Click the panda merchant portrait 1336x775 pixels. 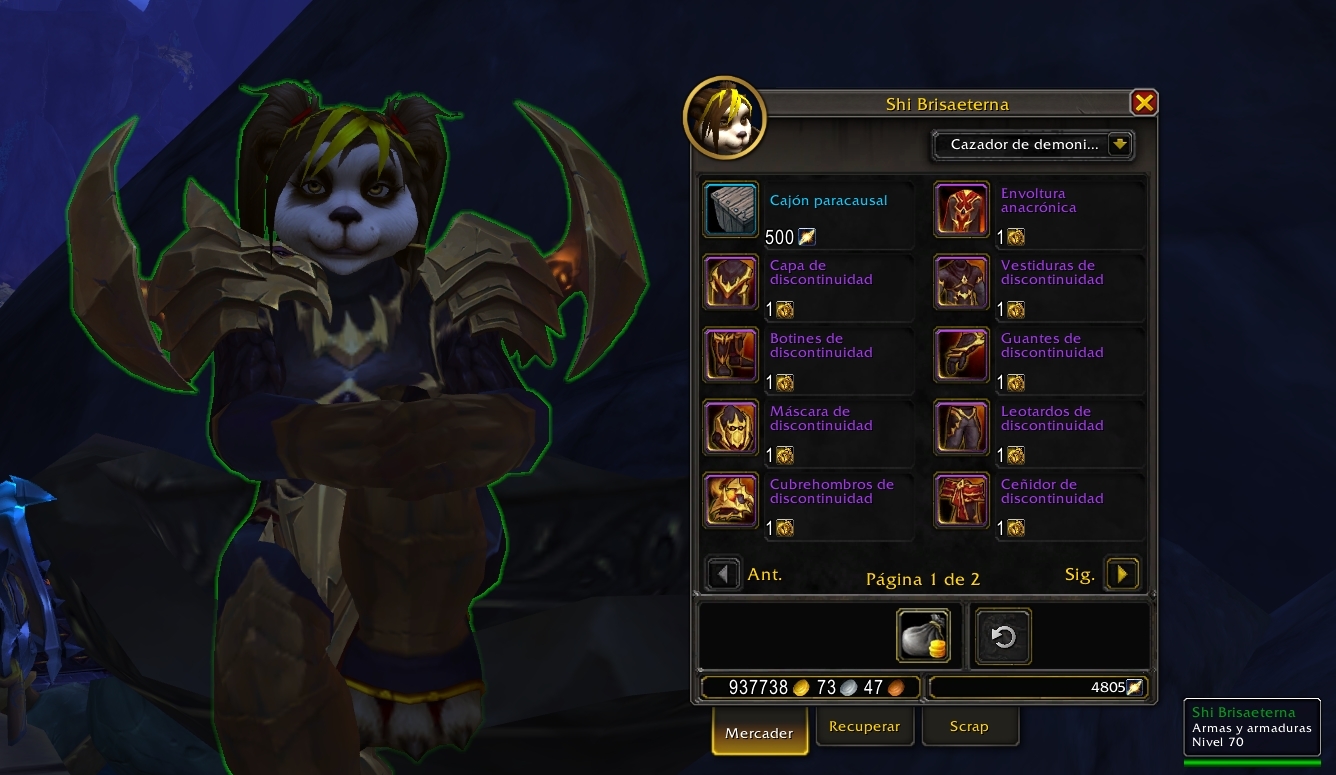(x=724, y=119)
